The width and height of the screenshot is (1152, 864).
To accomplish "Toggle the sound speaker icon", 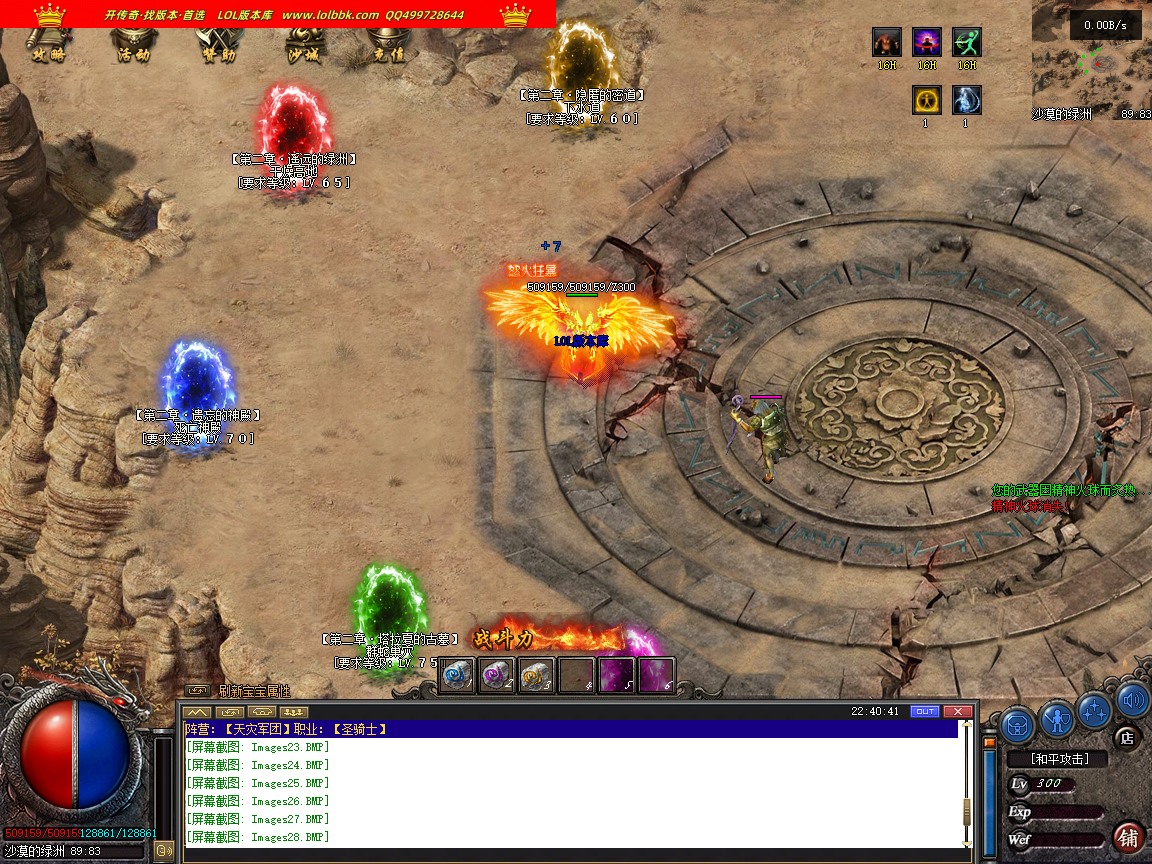I will coord(1131,699).
